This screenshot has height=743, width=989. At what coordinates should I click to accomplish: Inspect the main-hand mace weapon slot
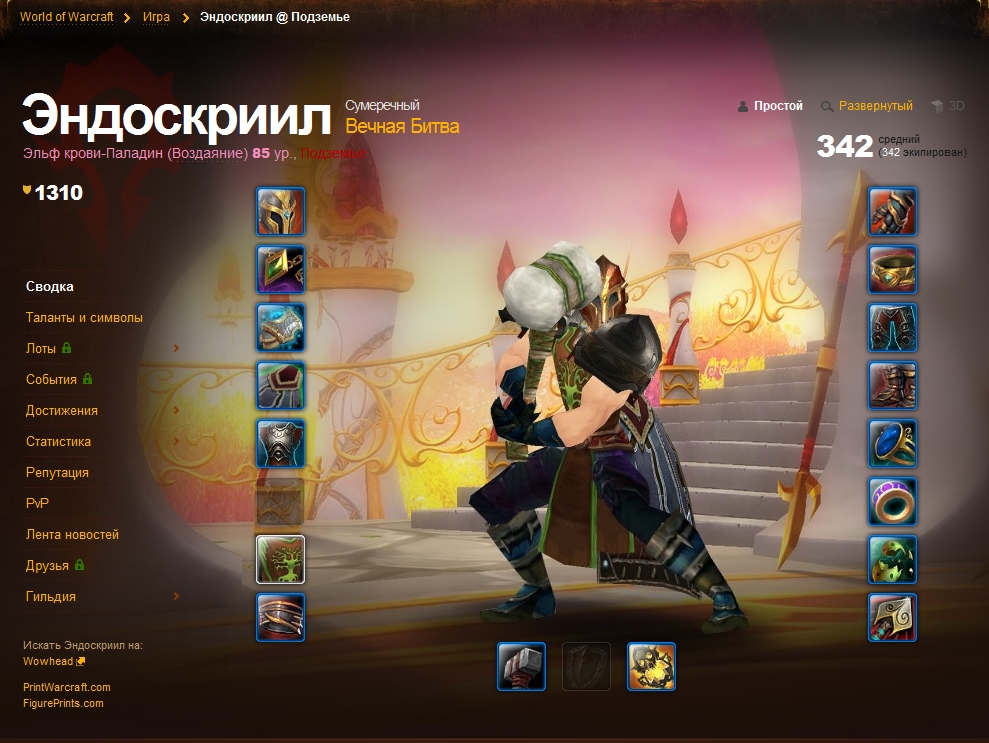[x=522, y=666]
